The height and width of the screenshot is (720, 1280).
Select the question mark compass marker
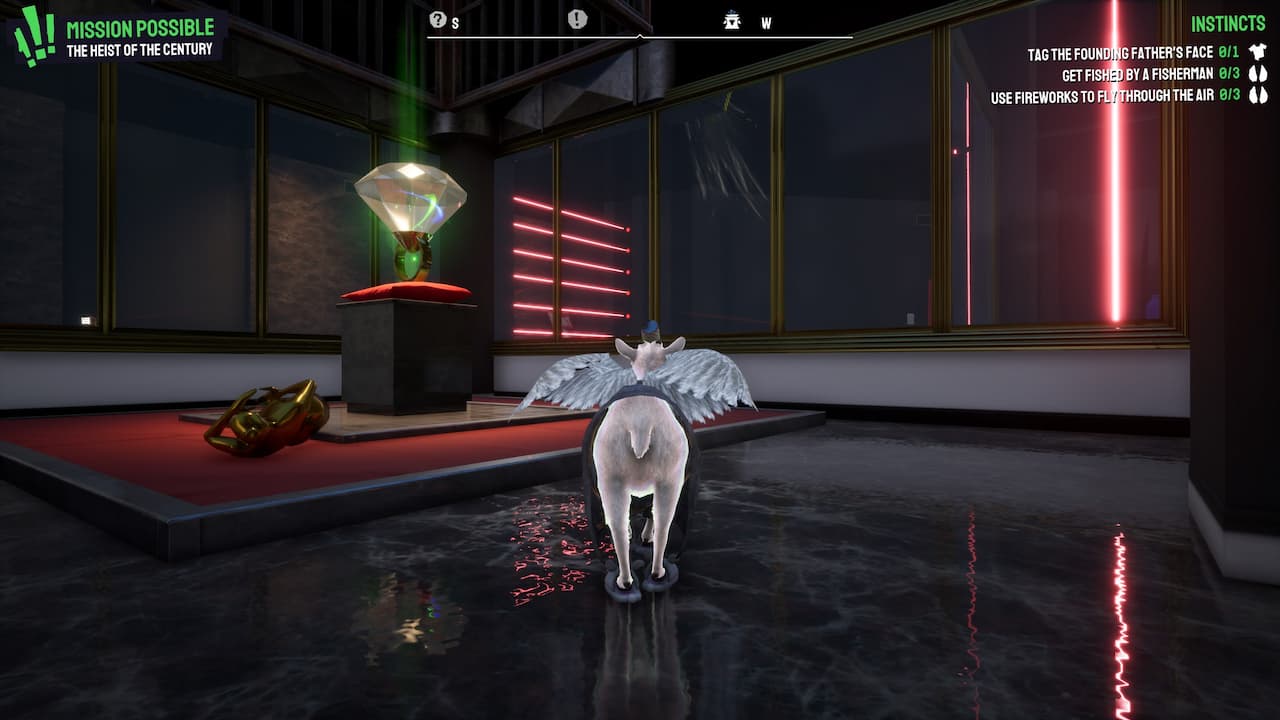(x=437, y=20)
